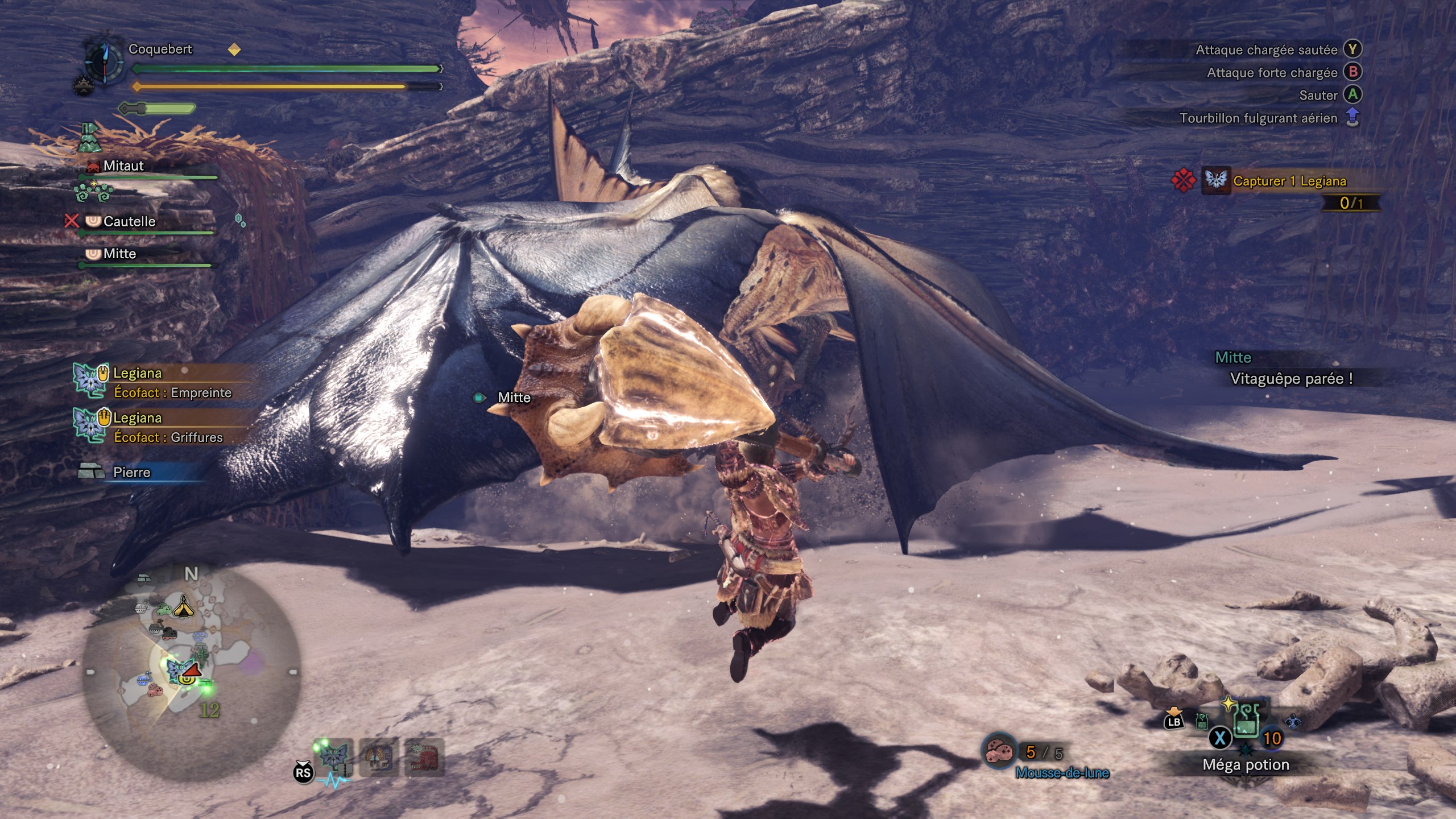Click the Pierre pickup notification
The height and width of the screenshot is (819, 1456).
[x=131, y=472]
